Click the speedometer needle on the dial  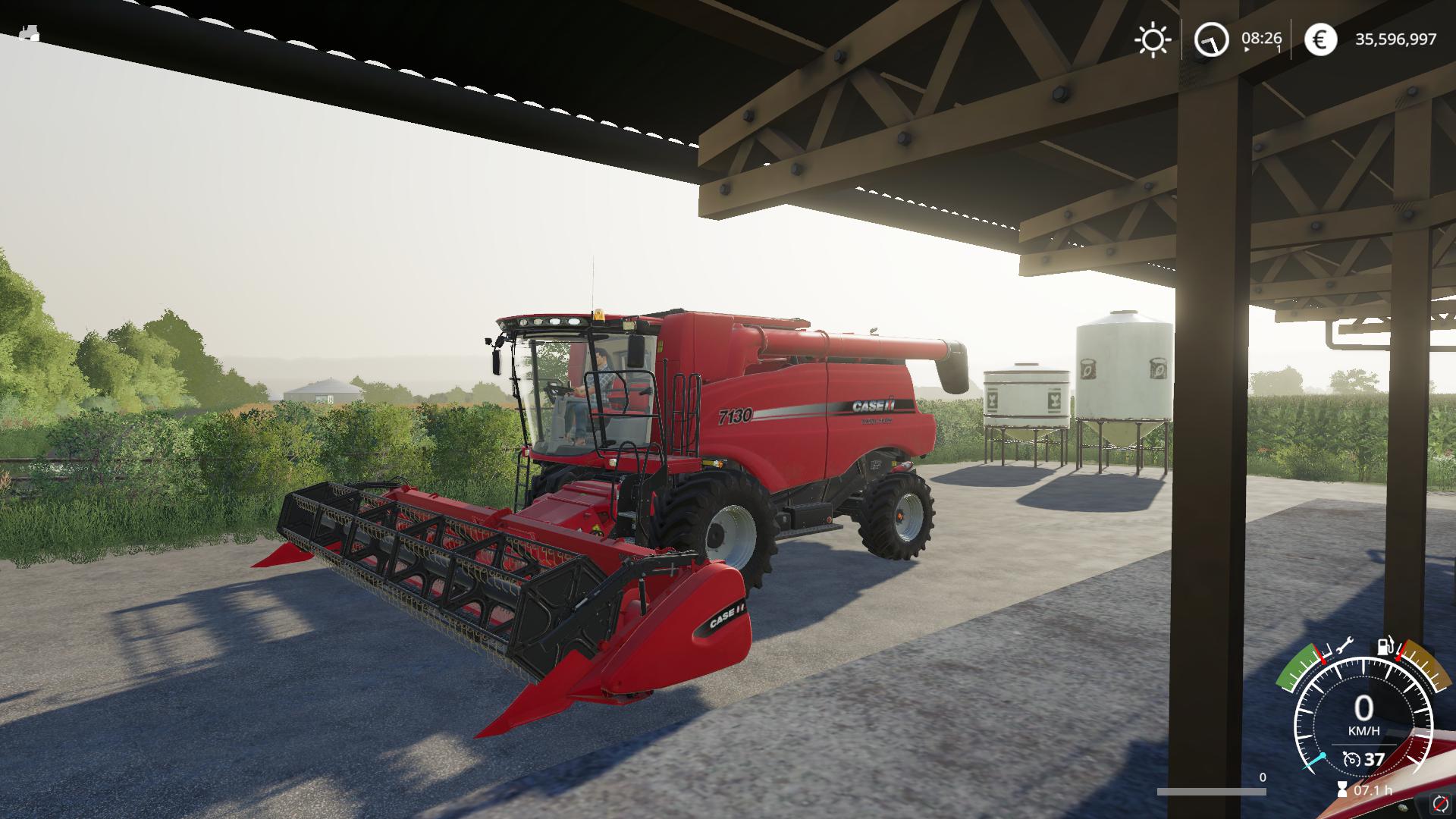1316,760
